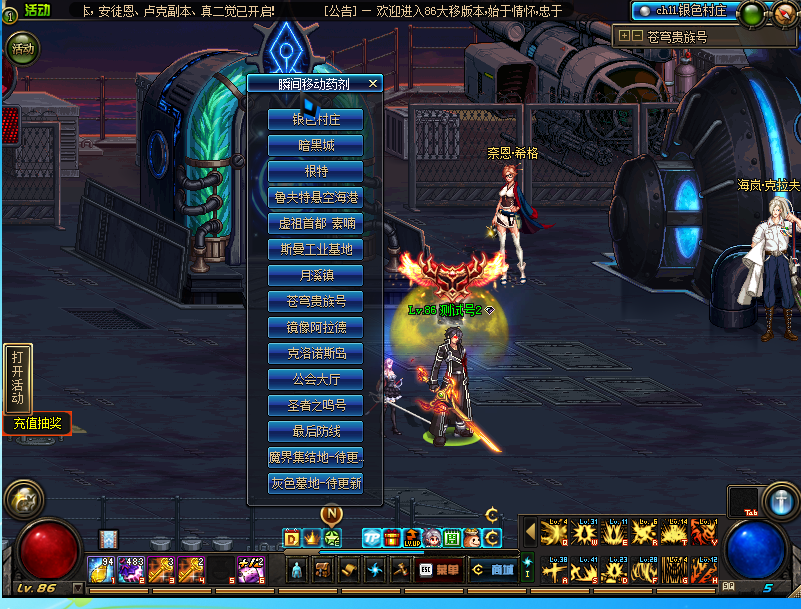Choose the 苍穹贵族号 destination
Screen dimensions: 801x609
(315, 301)
